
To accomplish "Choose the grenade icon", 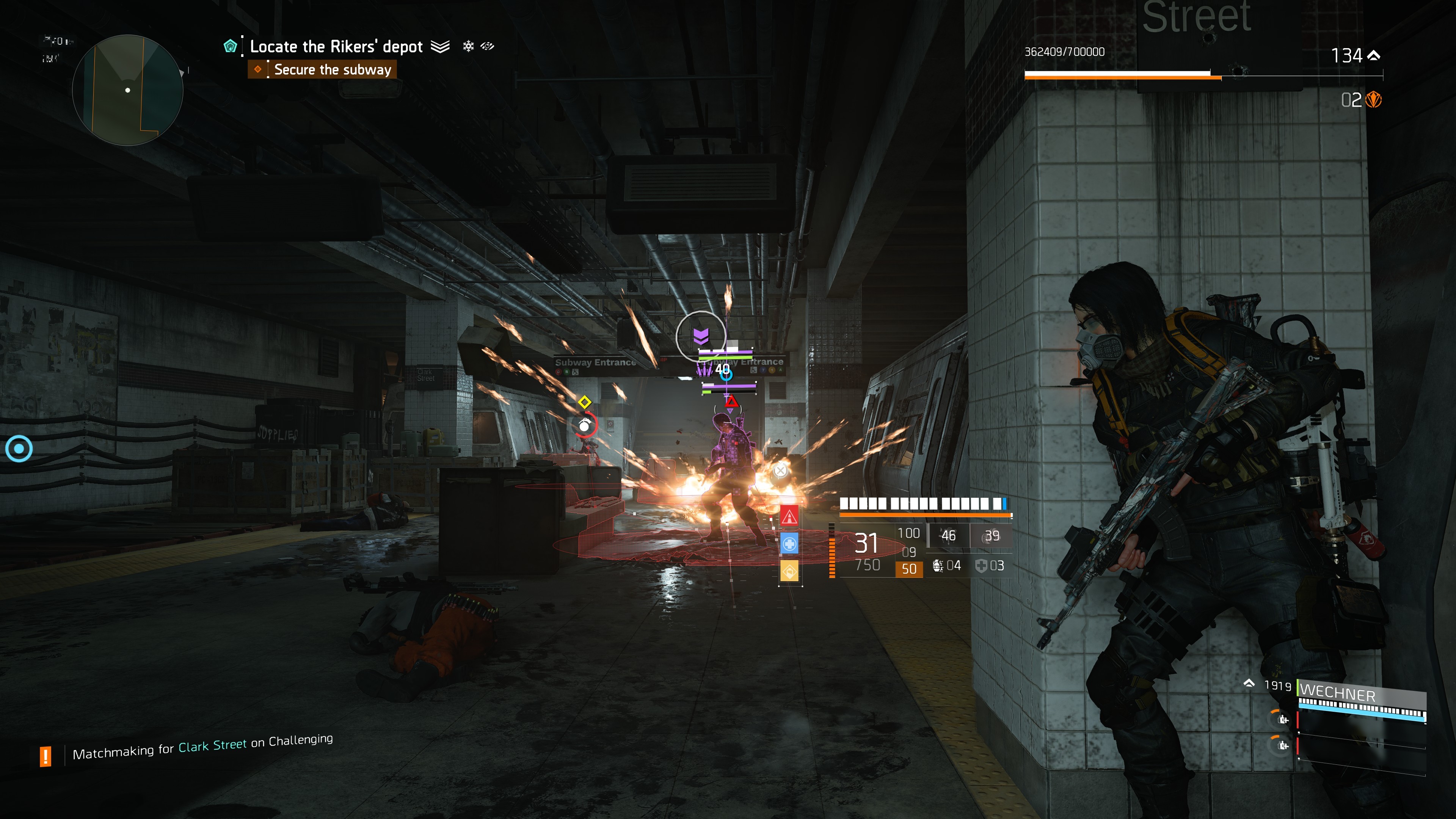I will (938, 566).
